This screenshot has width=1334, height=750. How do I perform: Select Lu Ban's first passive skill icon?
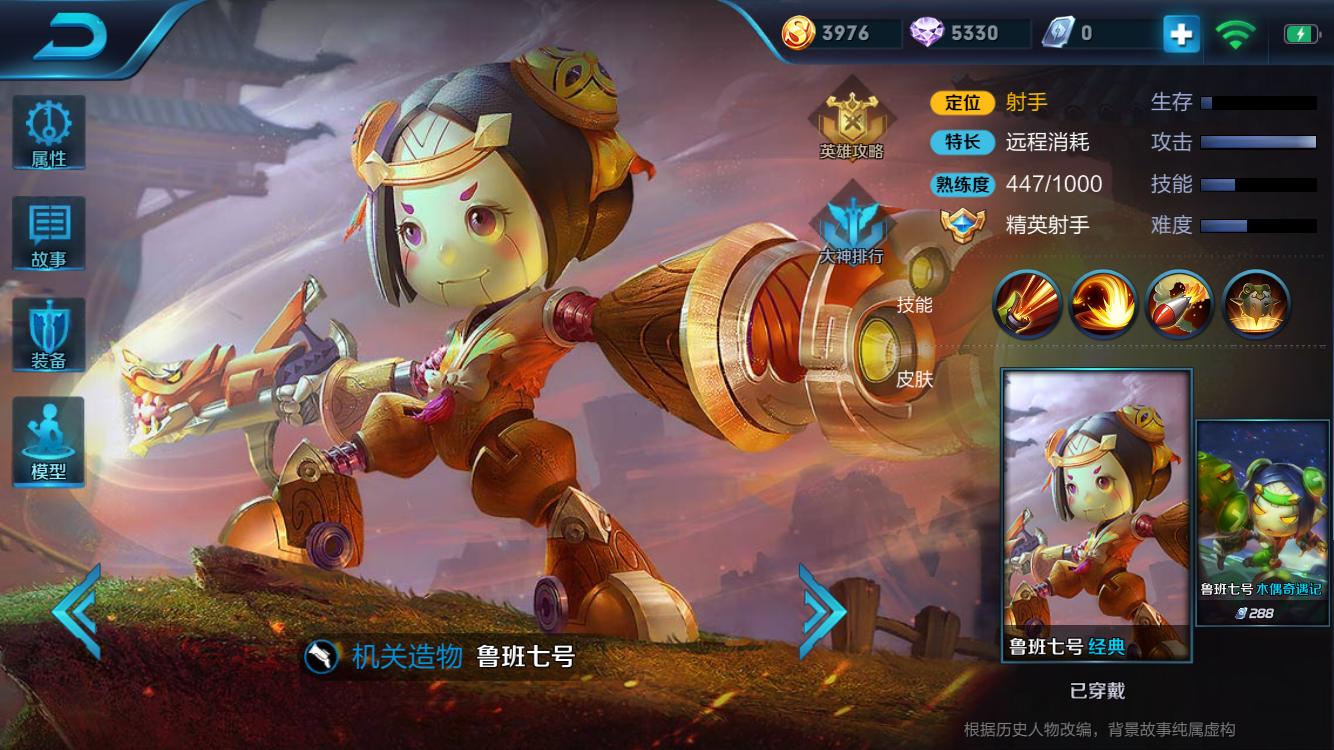coord(1026,303)
